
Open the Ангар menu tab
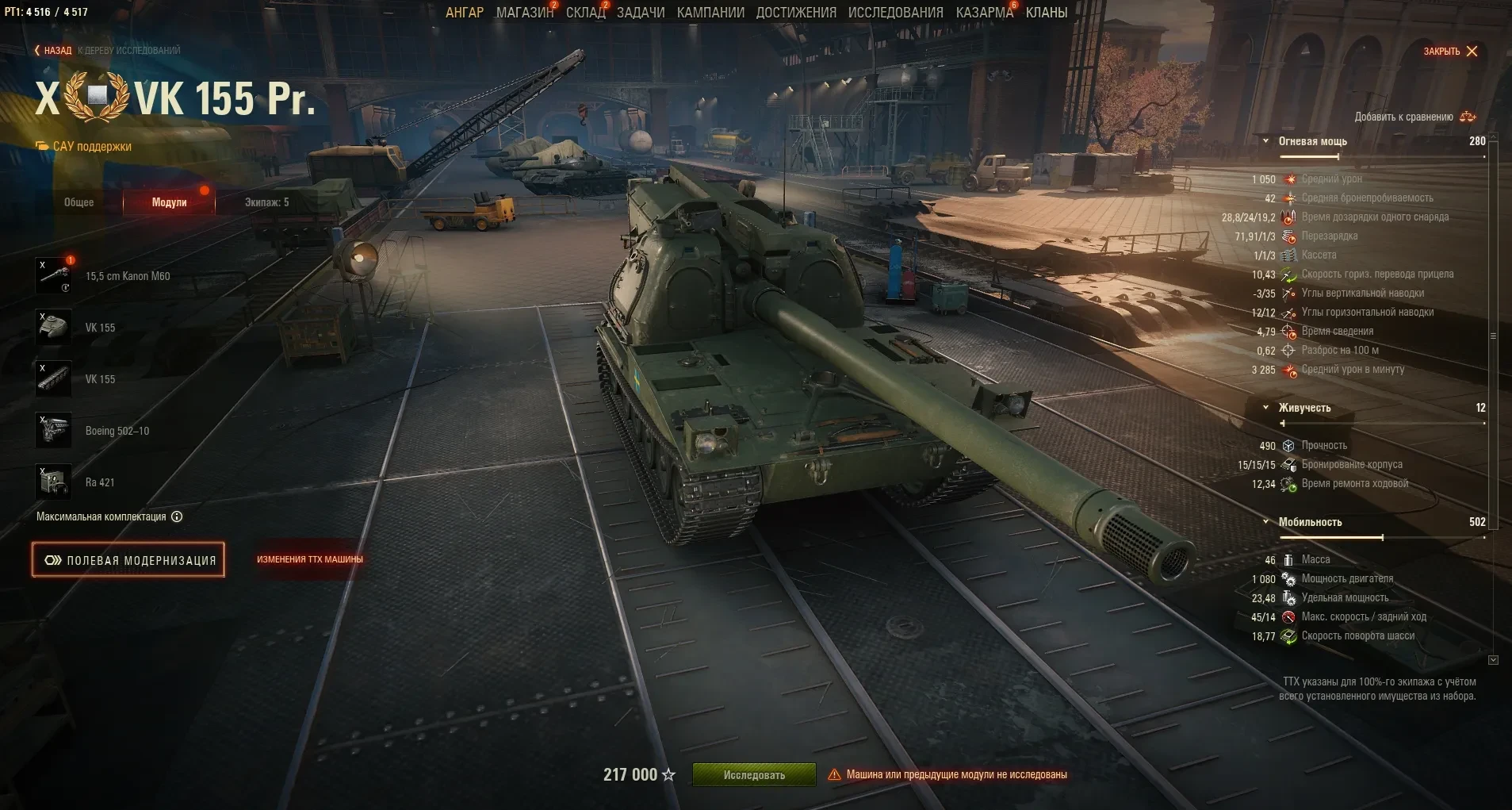464,13
